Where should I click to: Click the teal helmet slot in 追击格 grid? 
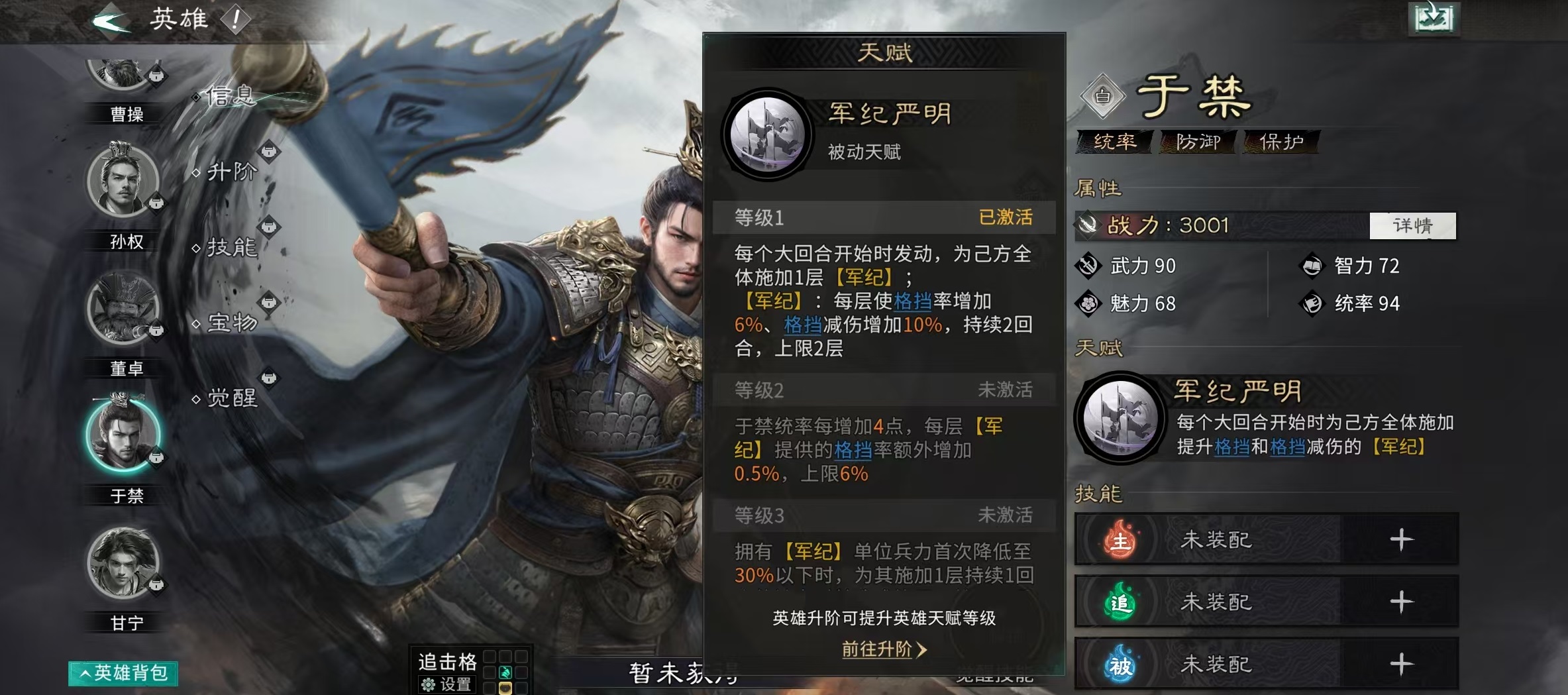[x=505, y=674]
